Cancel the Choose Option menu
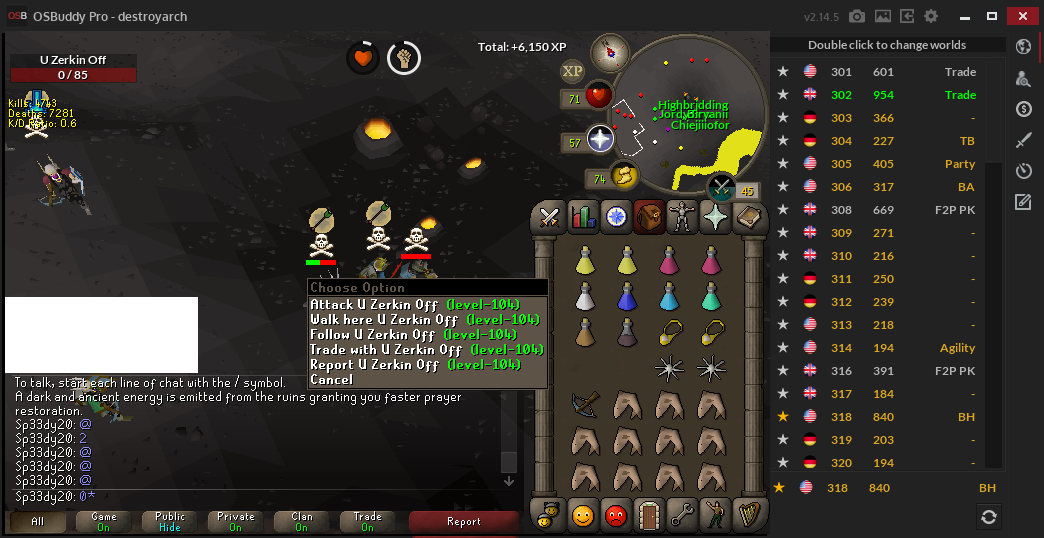 (332, 380)
